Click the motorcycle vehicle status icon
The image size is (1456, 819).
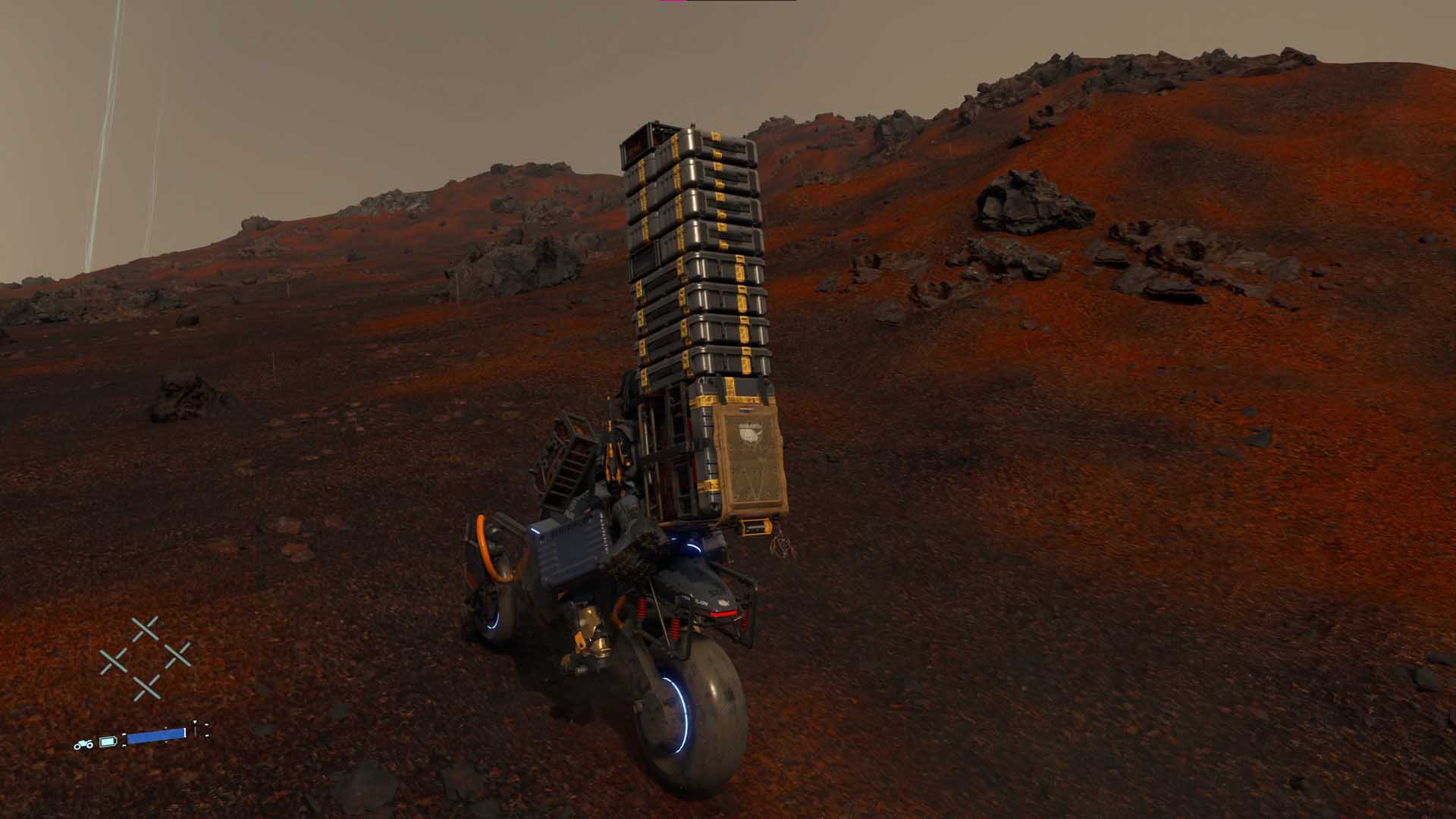(x=83, y=744)
